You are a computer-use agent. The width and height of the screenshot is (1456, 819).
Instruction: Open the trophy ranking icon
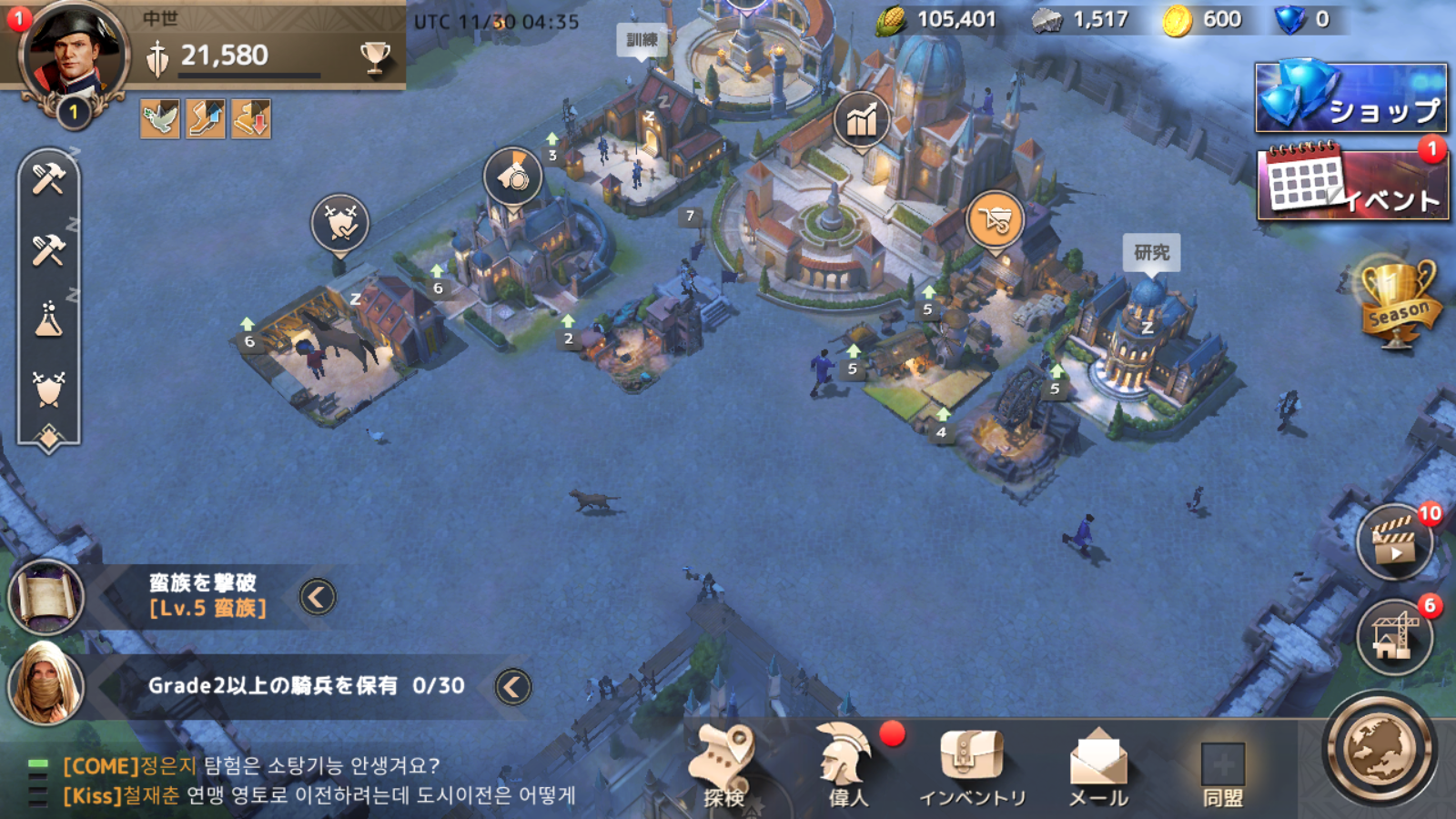(374, 56)
